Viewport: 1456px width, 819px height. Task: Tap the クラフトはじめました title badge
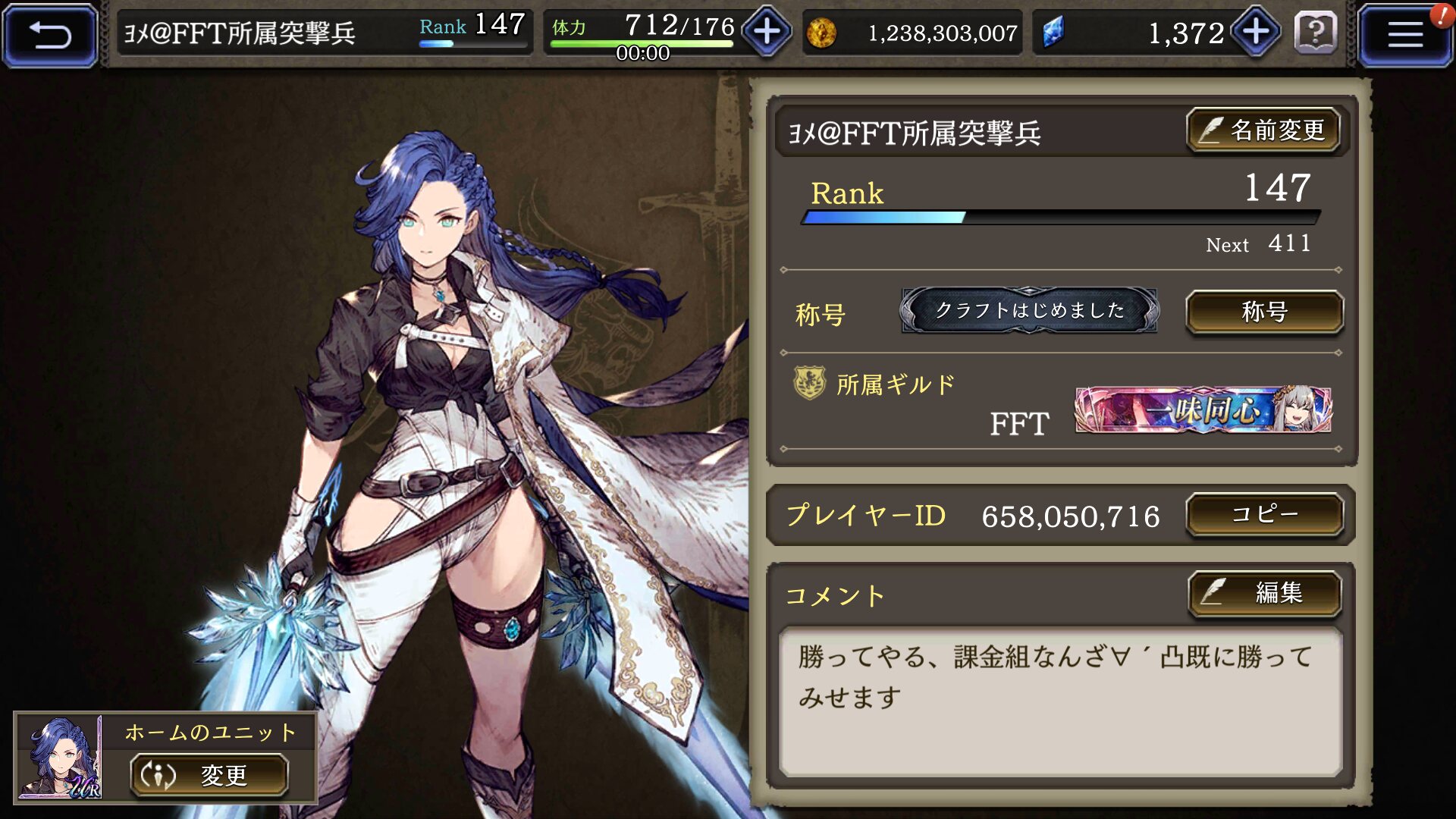(x=1029, y=310)
